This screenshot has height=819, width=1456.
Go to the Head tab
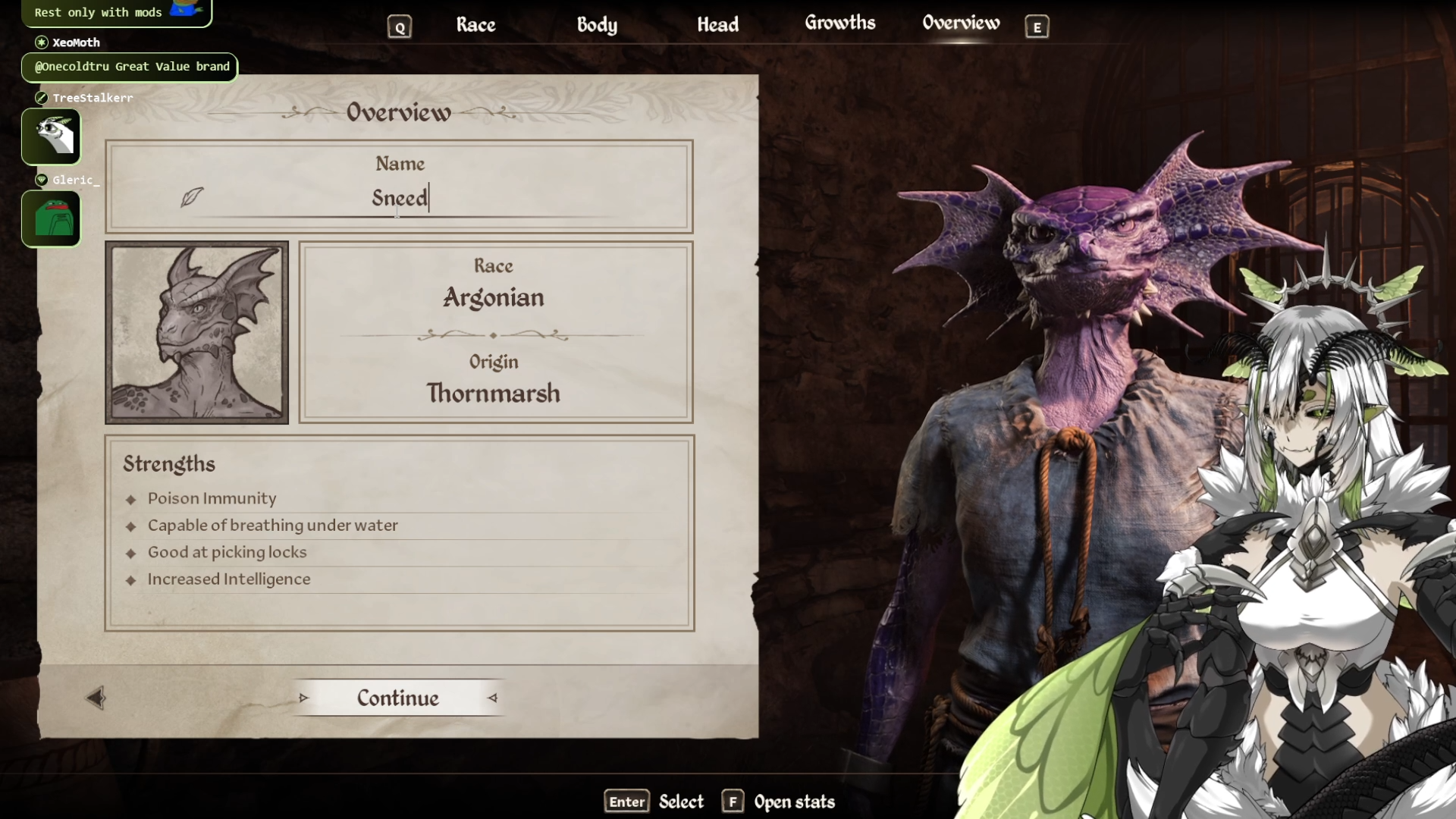click(x=717, y=25)
